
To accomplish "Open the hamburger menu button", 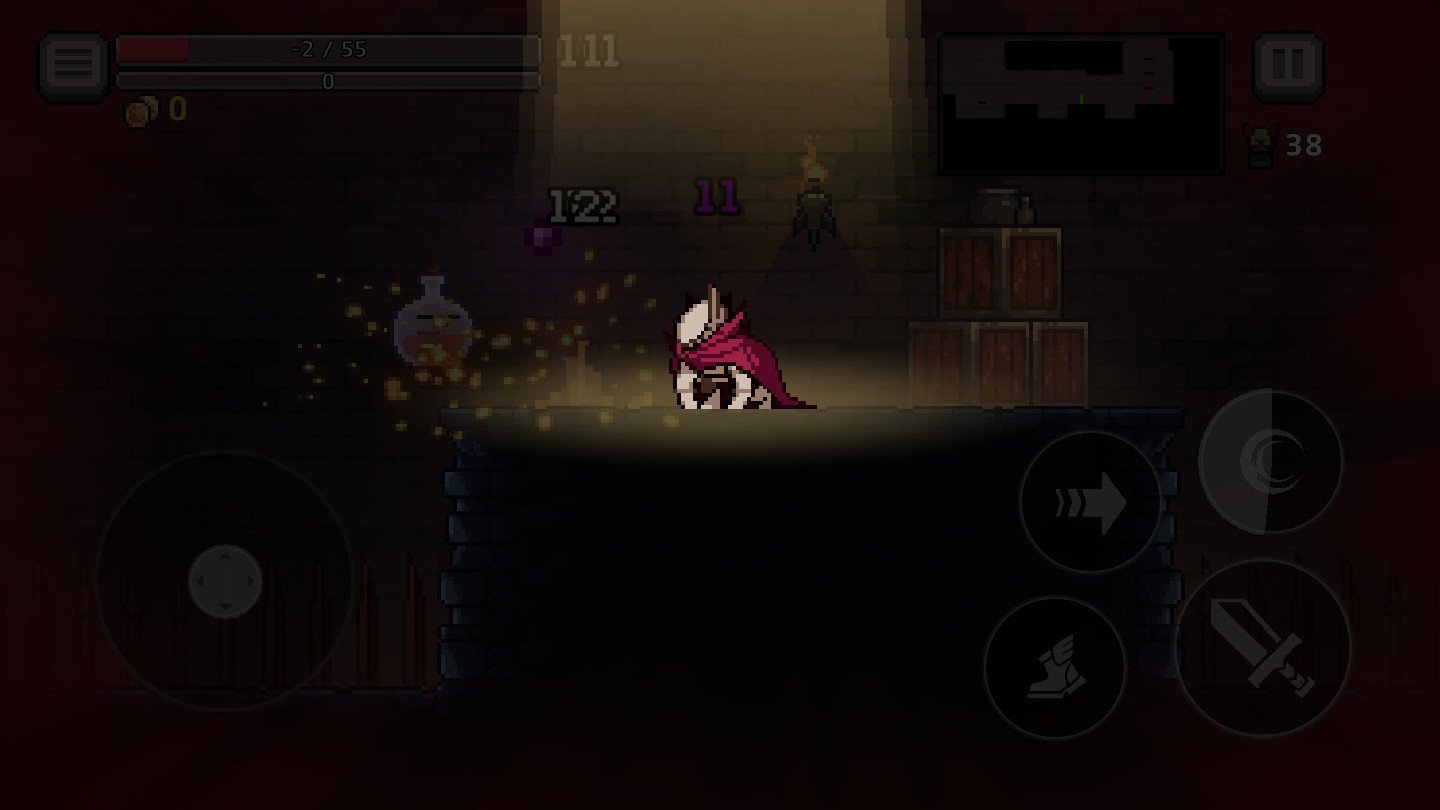I will click(x=74, y=66).
